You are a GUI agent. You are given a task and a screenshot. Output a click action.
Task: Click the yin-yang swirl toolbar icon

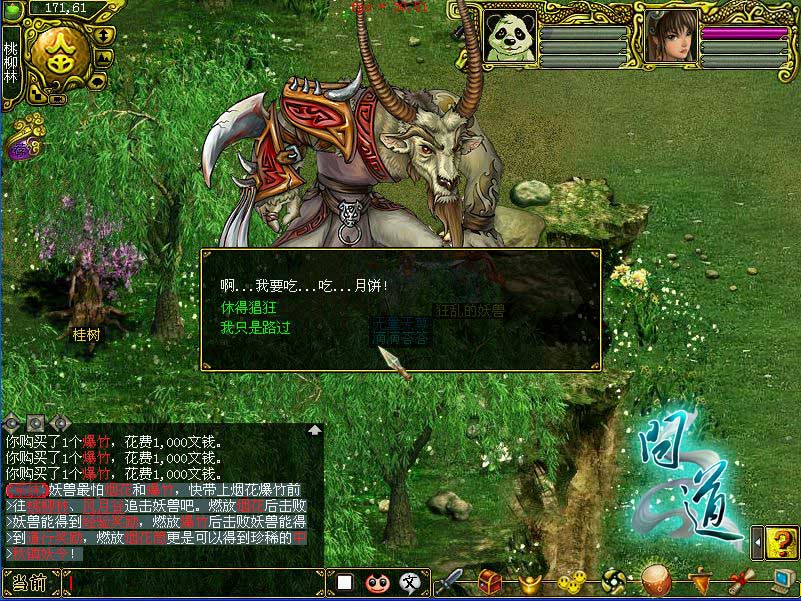612,581
